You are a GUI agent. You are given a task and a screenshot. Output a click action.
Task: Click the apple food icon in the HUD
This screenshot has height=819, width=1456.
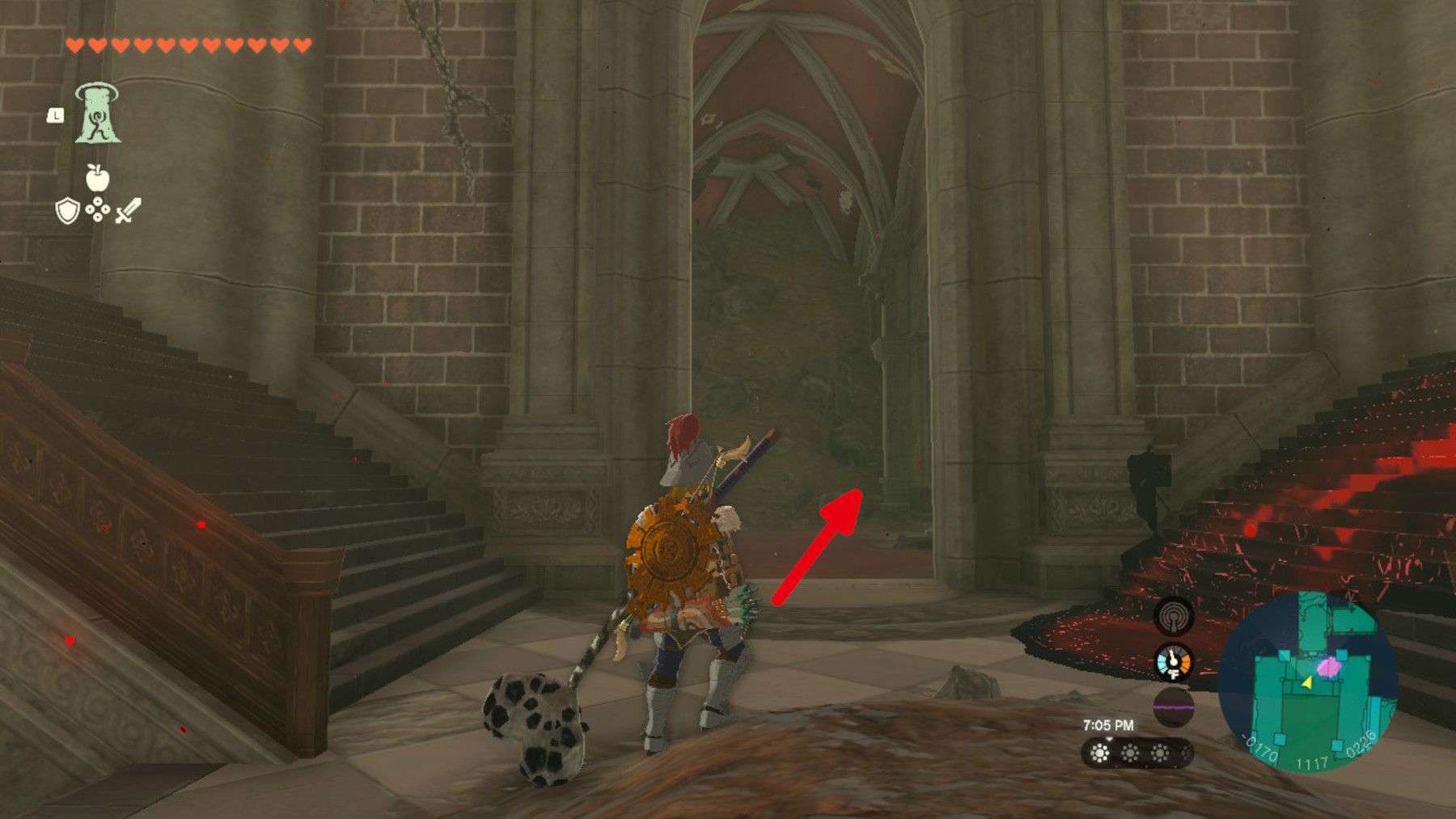tap(97, 179)
